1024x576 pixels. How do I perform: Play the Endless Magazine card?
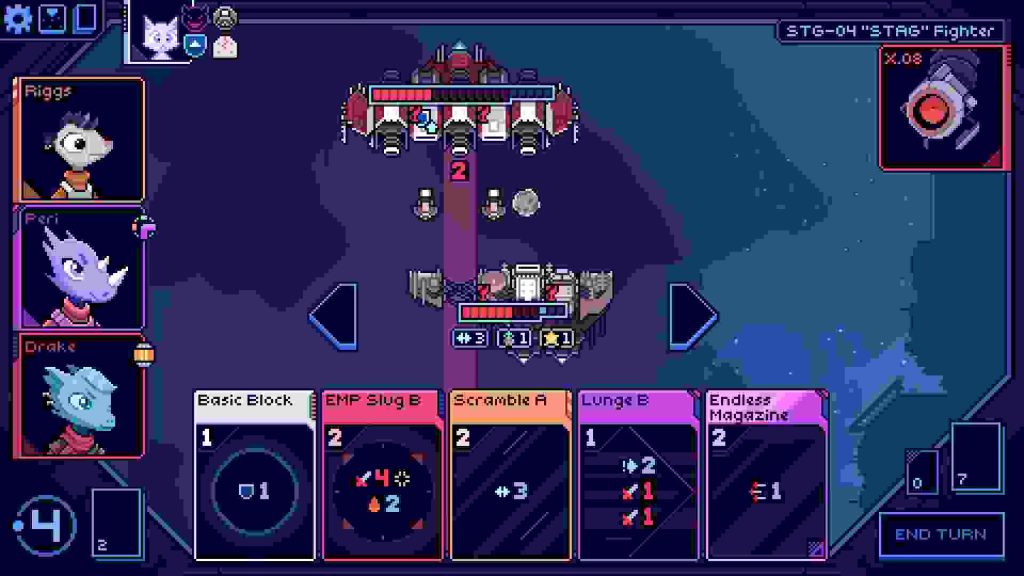pyautogui.click(x=766, y=474)
